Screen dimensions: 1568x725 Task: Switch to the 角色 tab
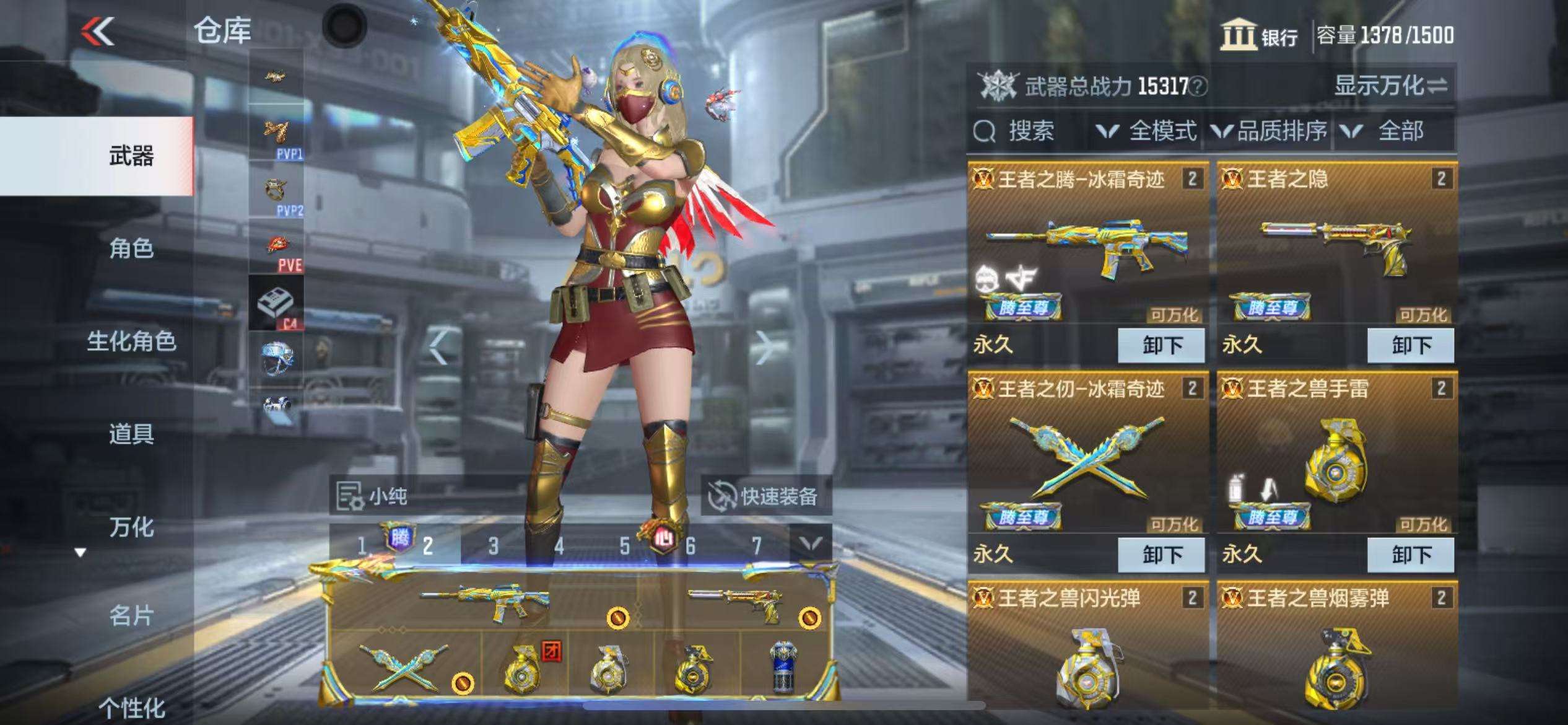pyautogui.click(x=131, y=248)
